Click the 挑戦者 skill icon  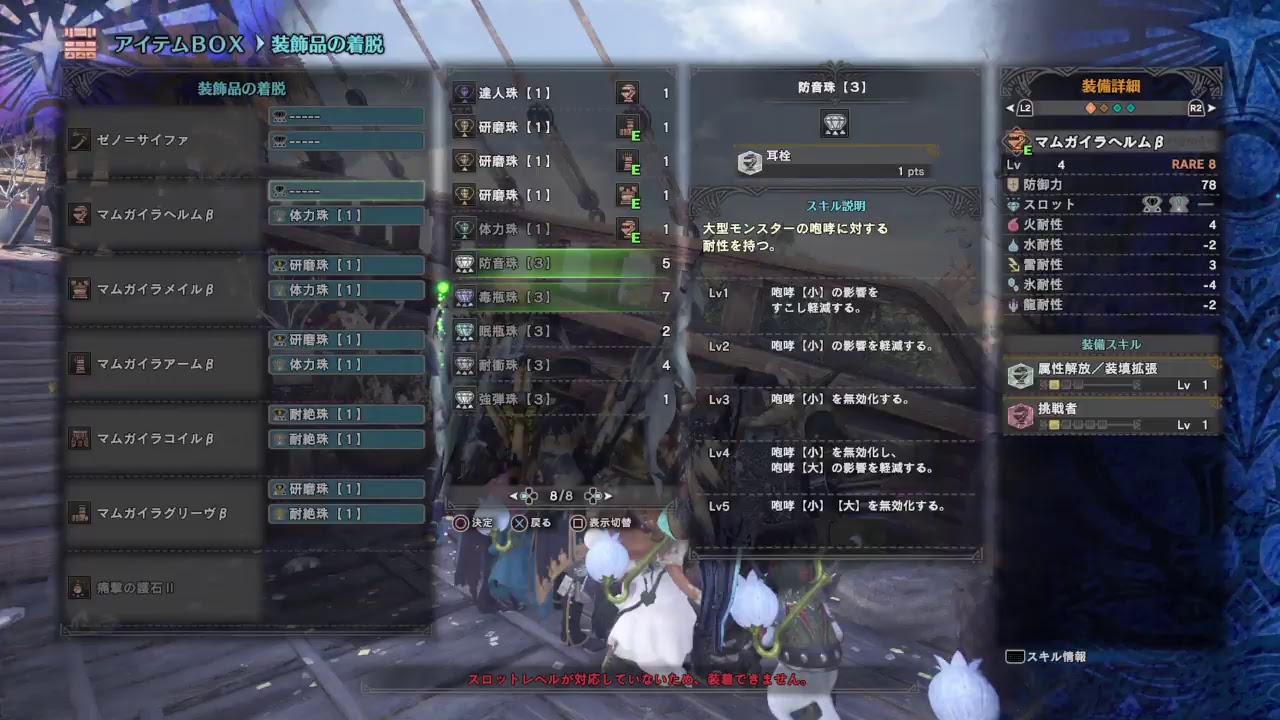pos(1020,420)
